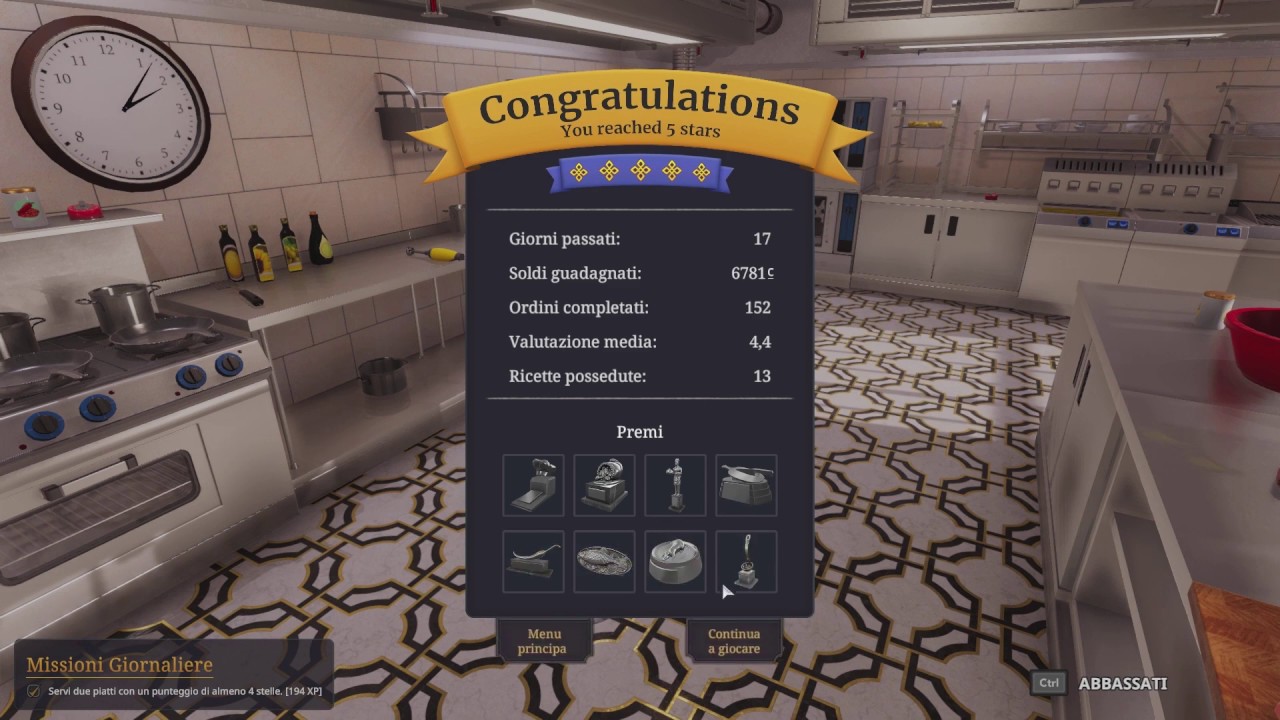Select the chef statuette award
1280x720 pixels.
click(675, 485)
